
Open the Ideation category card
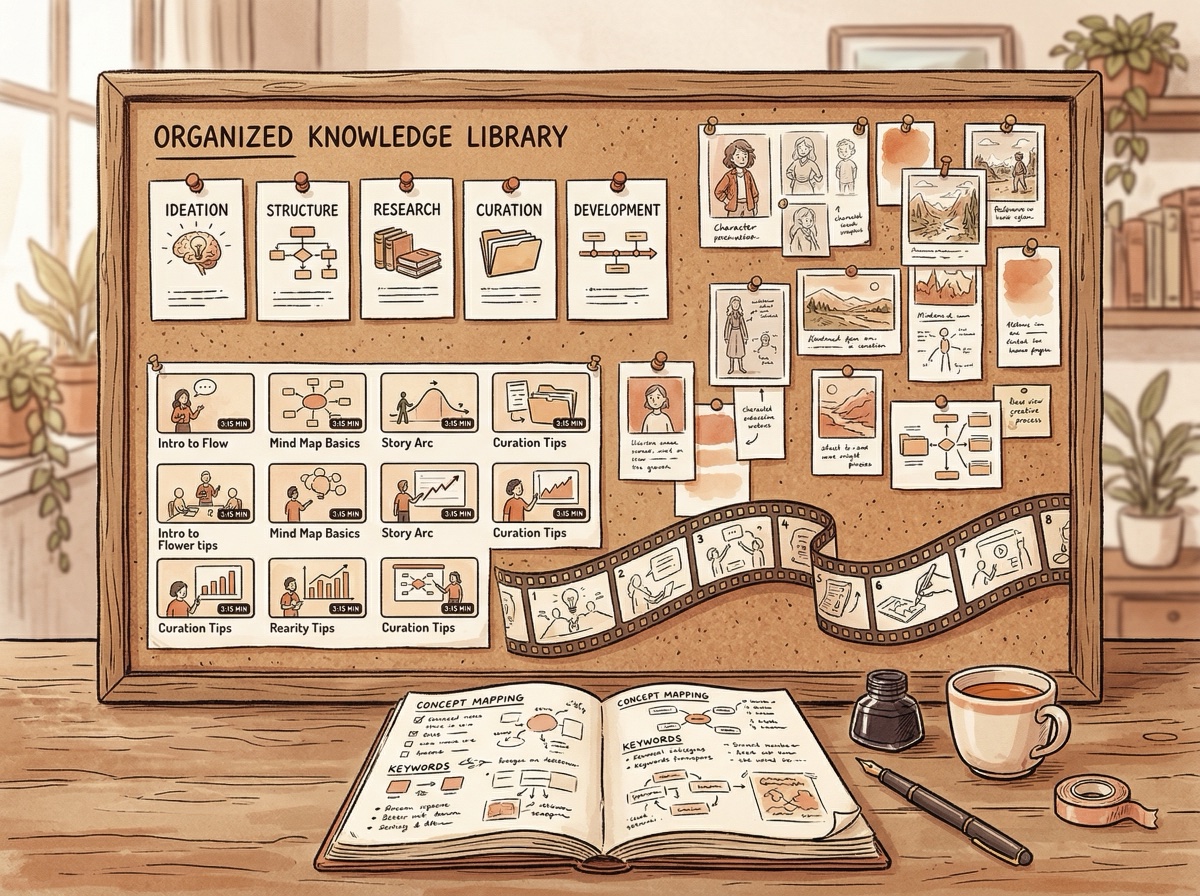(x=195, y=244)
